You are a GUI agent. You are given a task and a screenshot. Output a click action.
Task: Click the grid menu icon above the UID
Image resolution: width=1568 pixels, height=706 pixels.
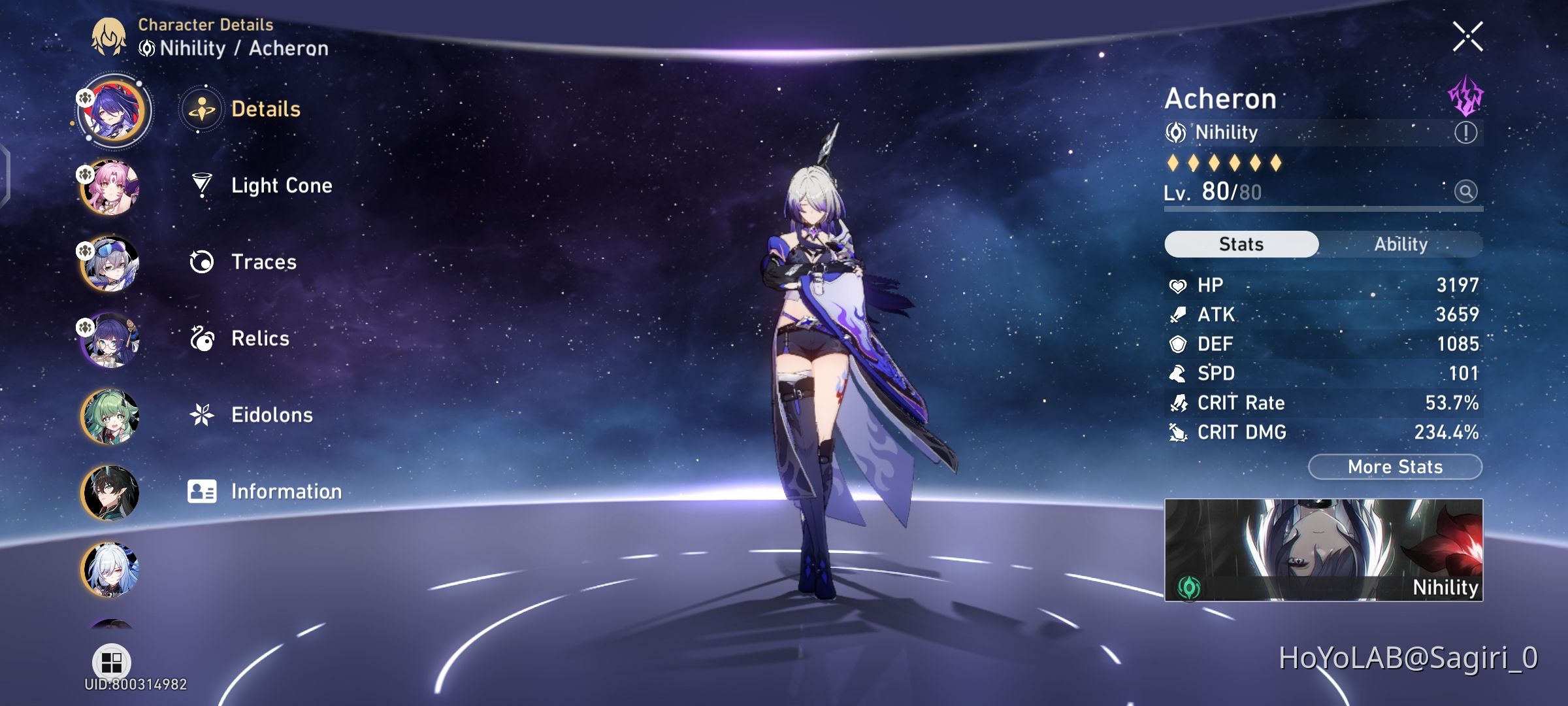[111, 662]
